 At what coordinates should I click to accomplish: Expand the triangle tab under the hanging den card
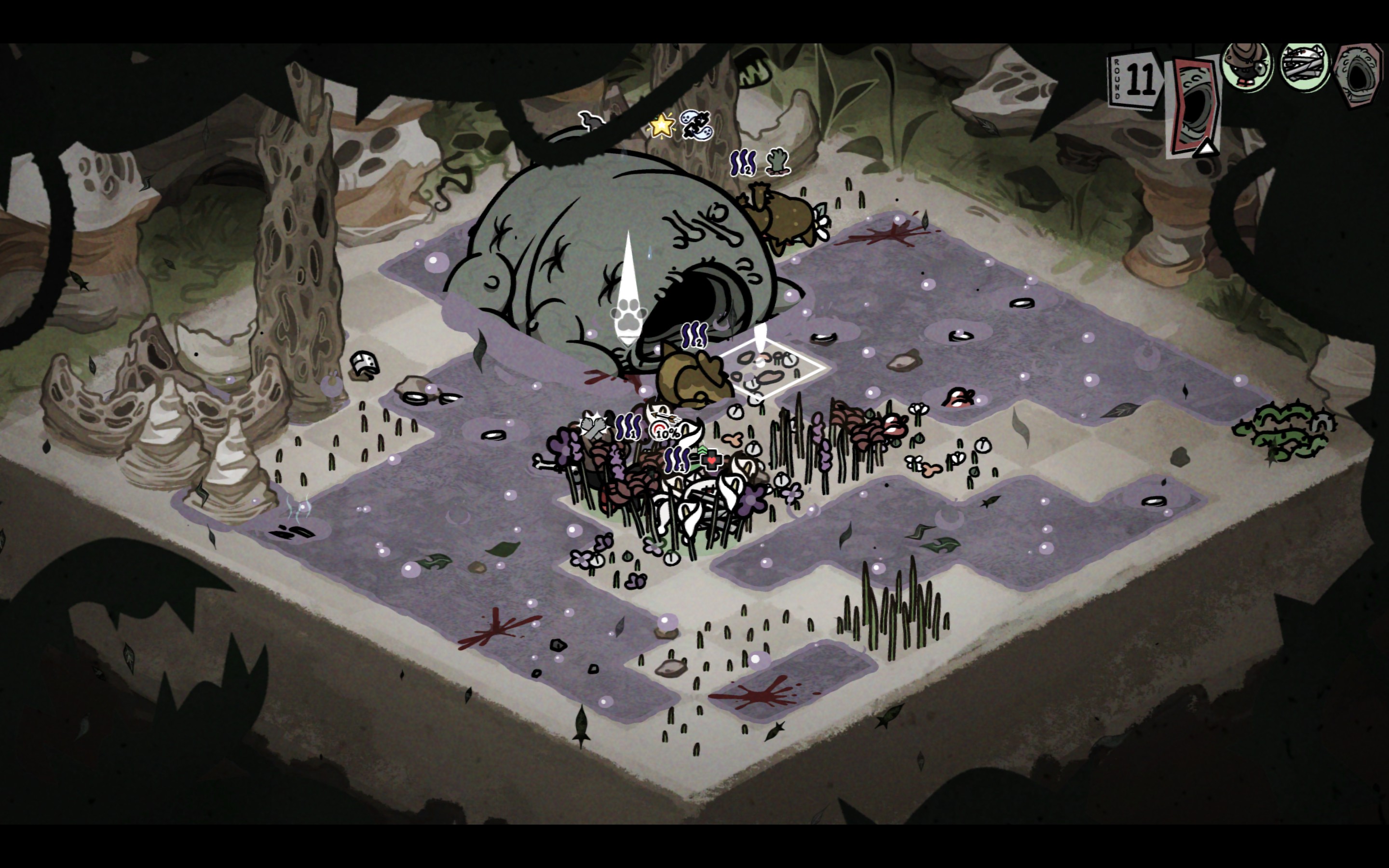click(1205, 149)
